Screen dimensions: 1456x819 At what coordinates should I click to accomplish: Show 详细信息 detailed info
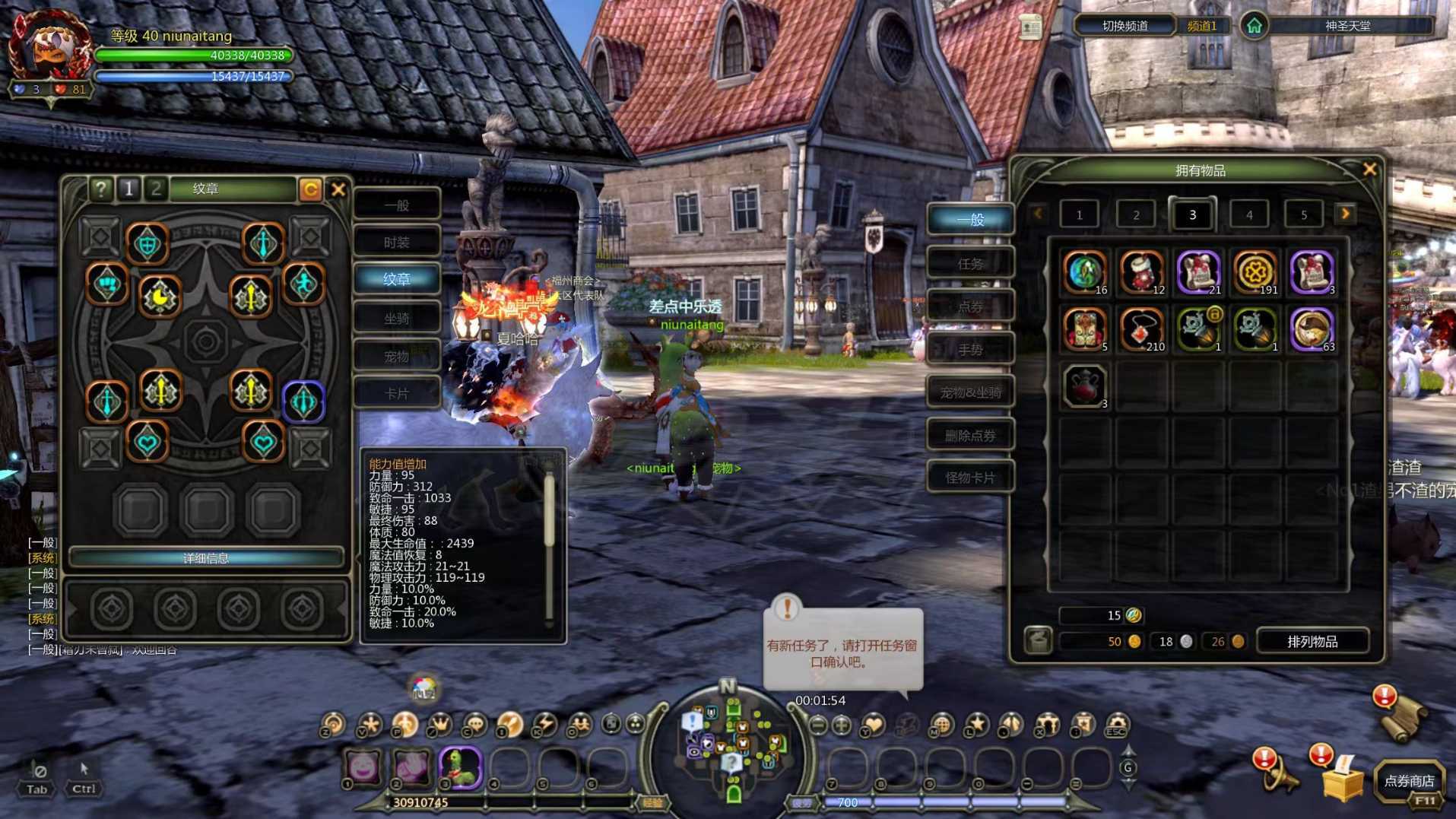coord(205,558)
